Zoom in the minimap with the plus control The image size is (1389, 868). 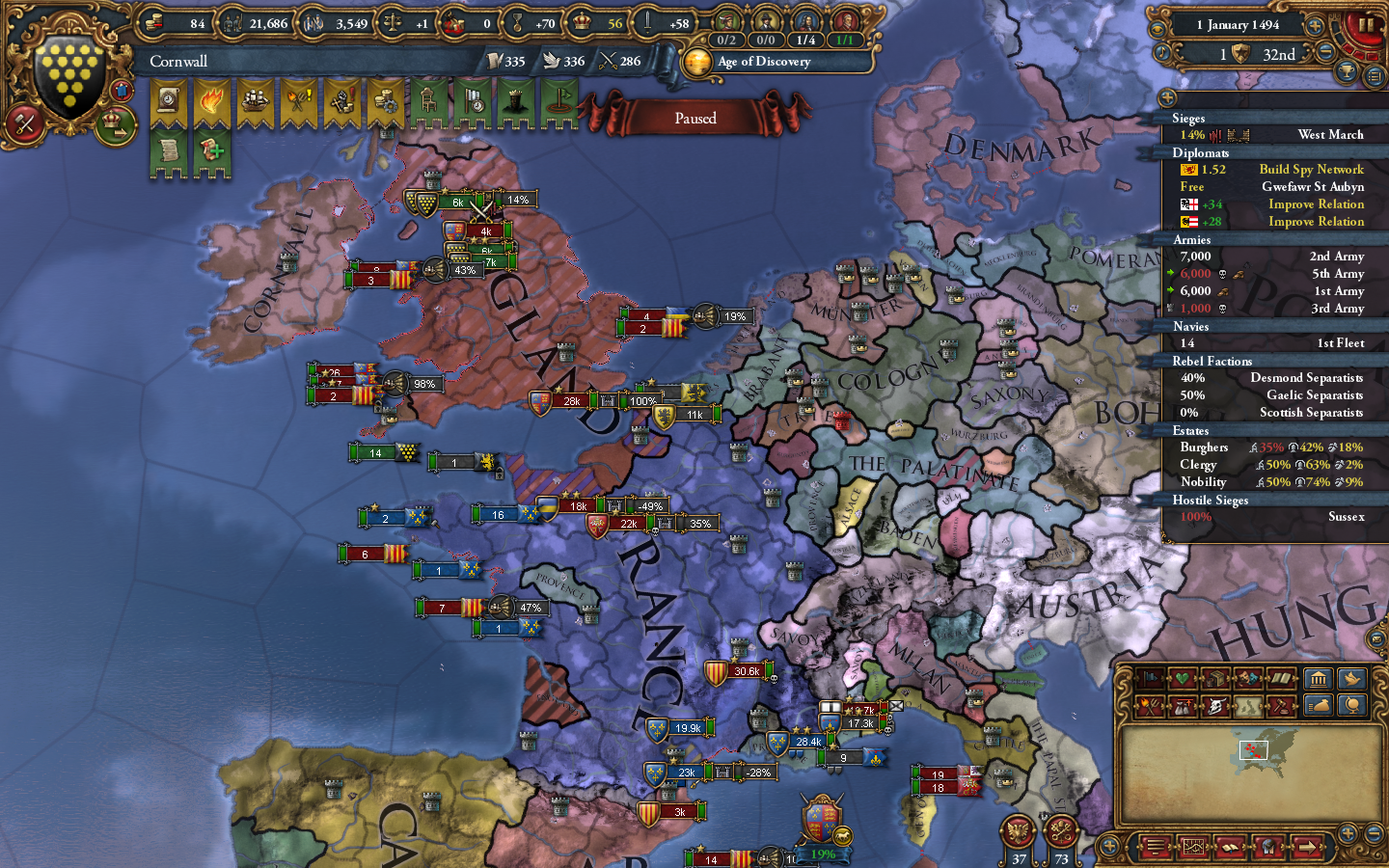pyautogui.click(x=1348, y=835)
